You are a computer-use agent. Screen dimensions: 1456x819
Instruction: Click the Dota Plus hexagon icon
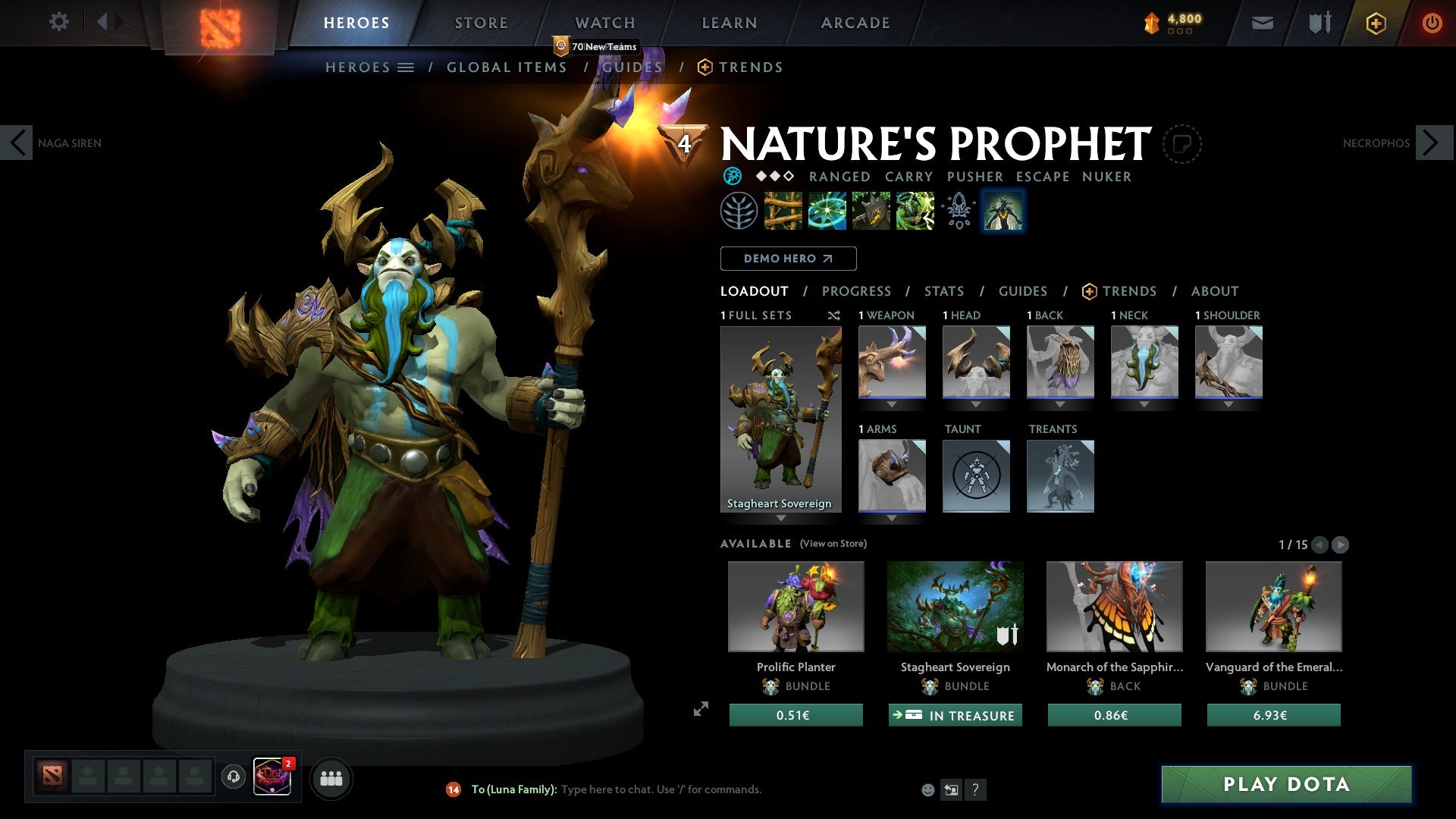[x=1375, y=23]
